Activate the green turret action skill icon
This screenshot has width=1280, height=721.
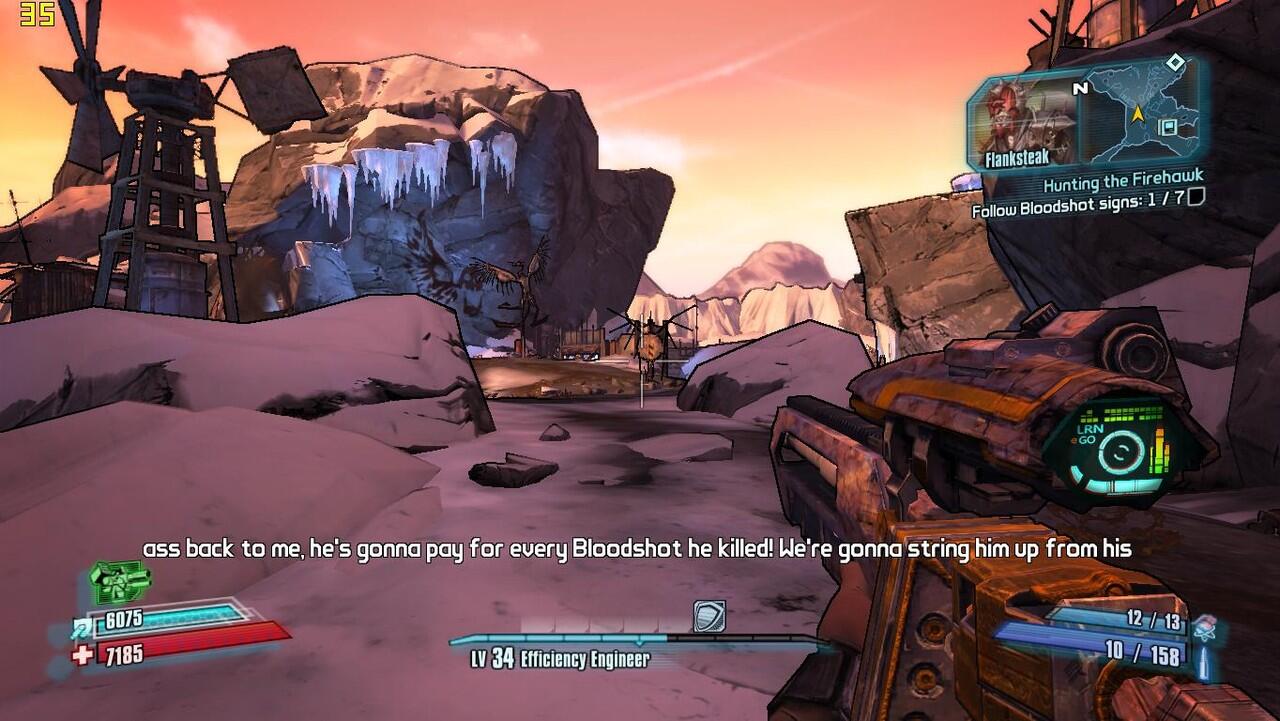click(120, 580)
